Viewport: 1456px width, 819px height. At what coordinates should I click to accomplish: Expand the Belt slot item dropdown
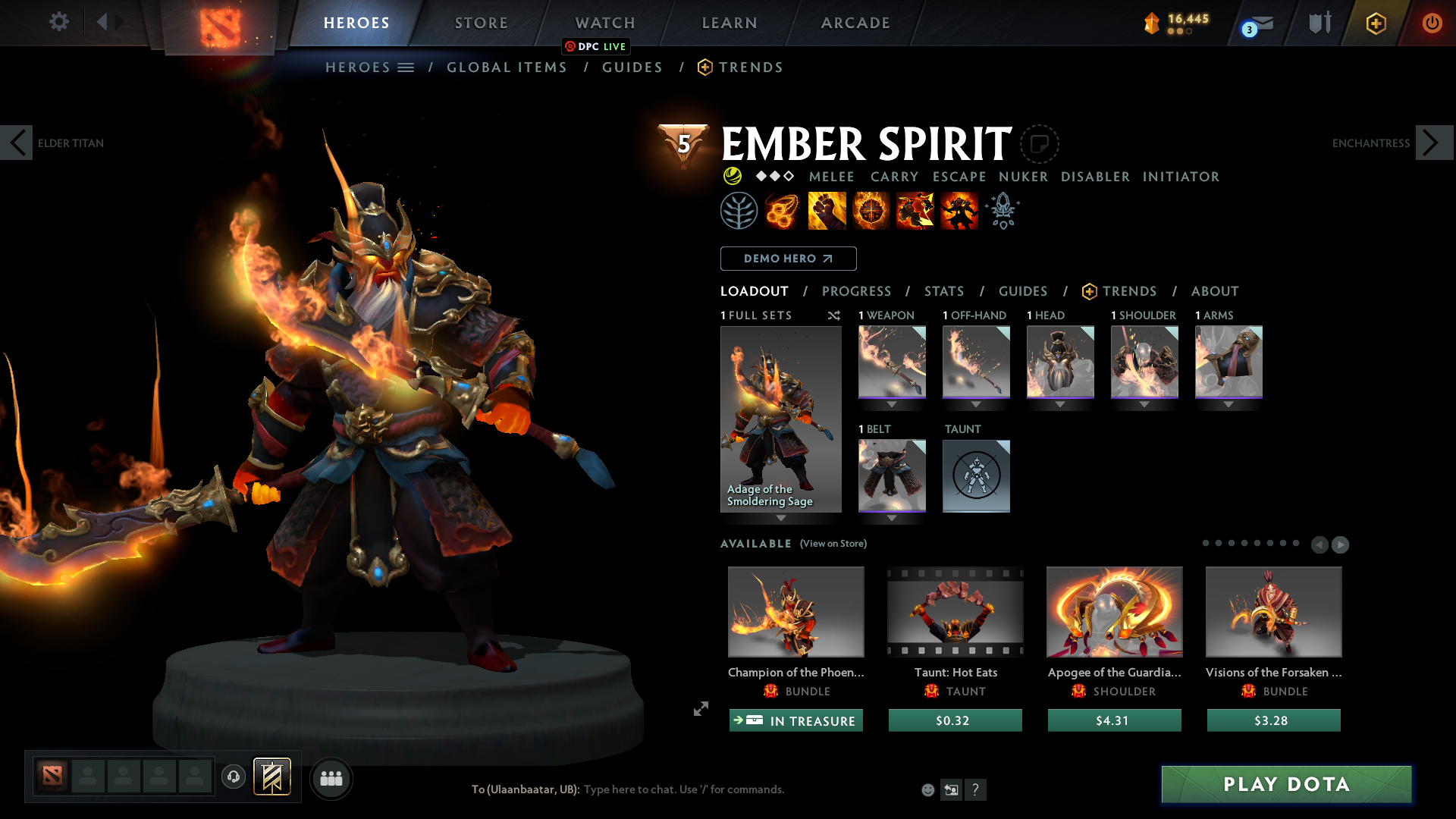point(892,519)
